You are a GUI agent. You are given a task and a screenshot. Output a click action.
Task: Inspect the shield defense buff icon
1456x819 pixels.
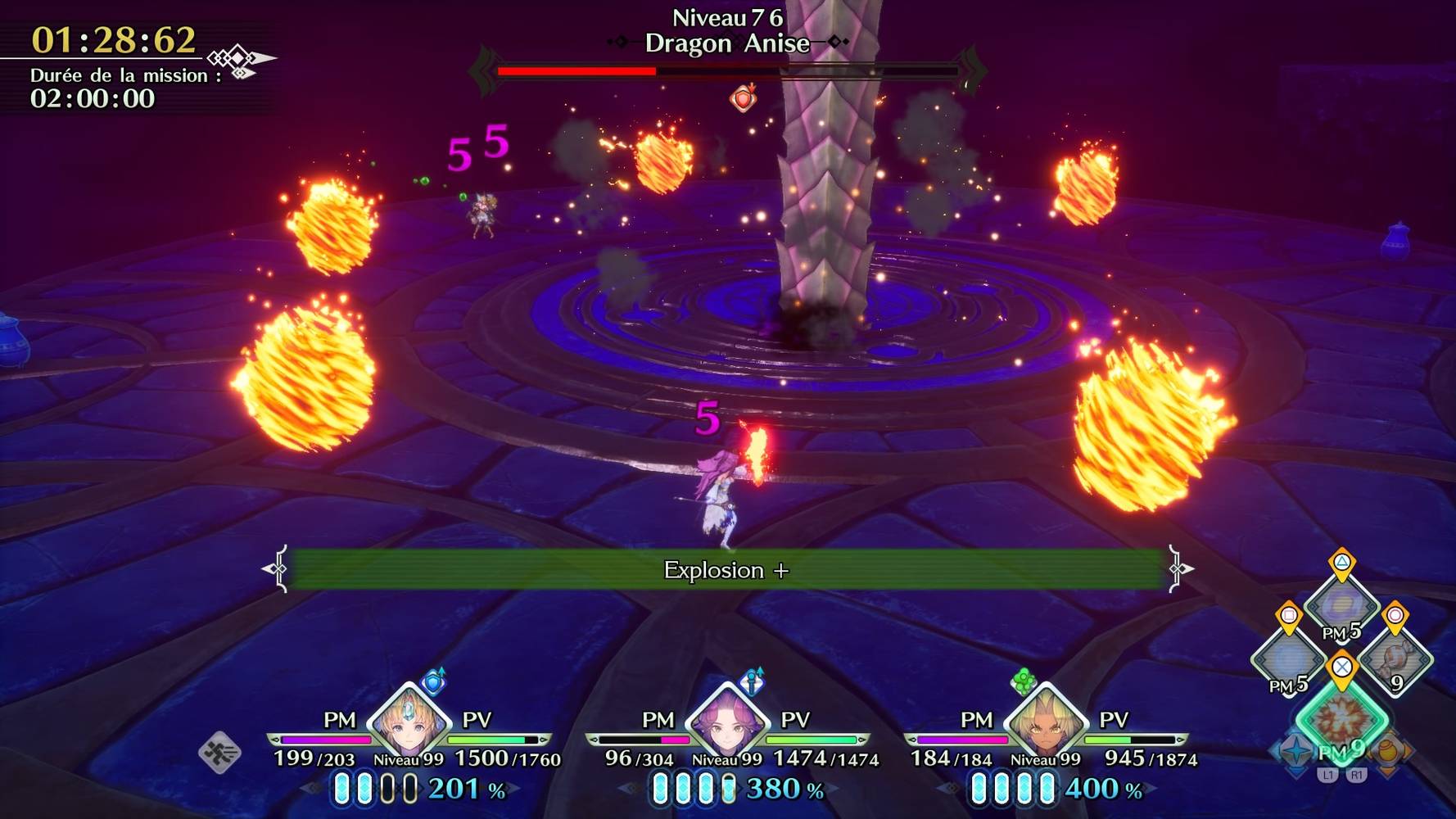coord(433,681)
